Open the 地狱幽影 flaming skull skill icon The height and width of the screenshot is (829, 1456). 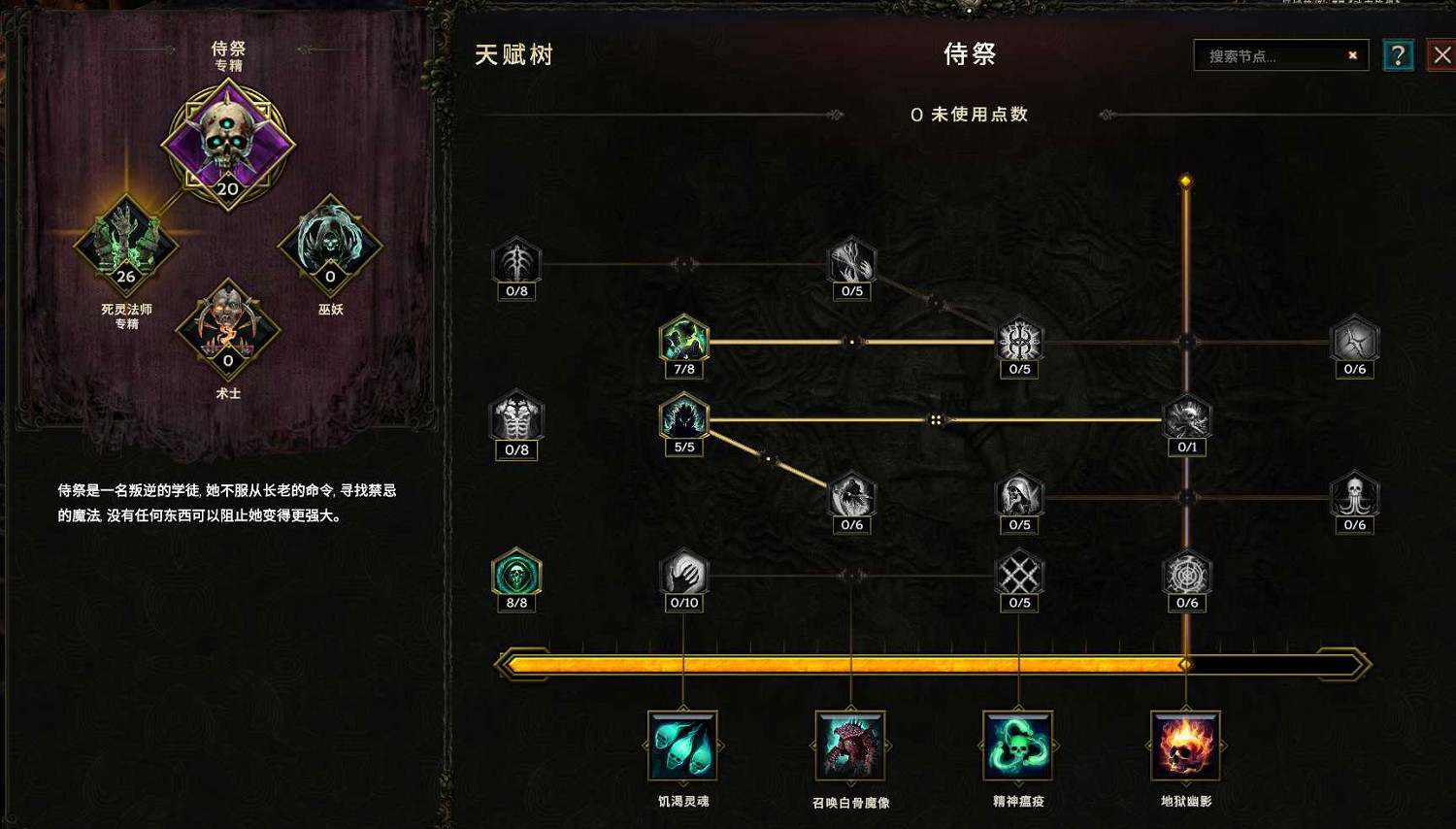click(1185, 747)
